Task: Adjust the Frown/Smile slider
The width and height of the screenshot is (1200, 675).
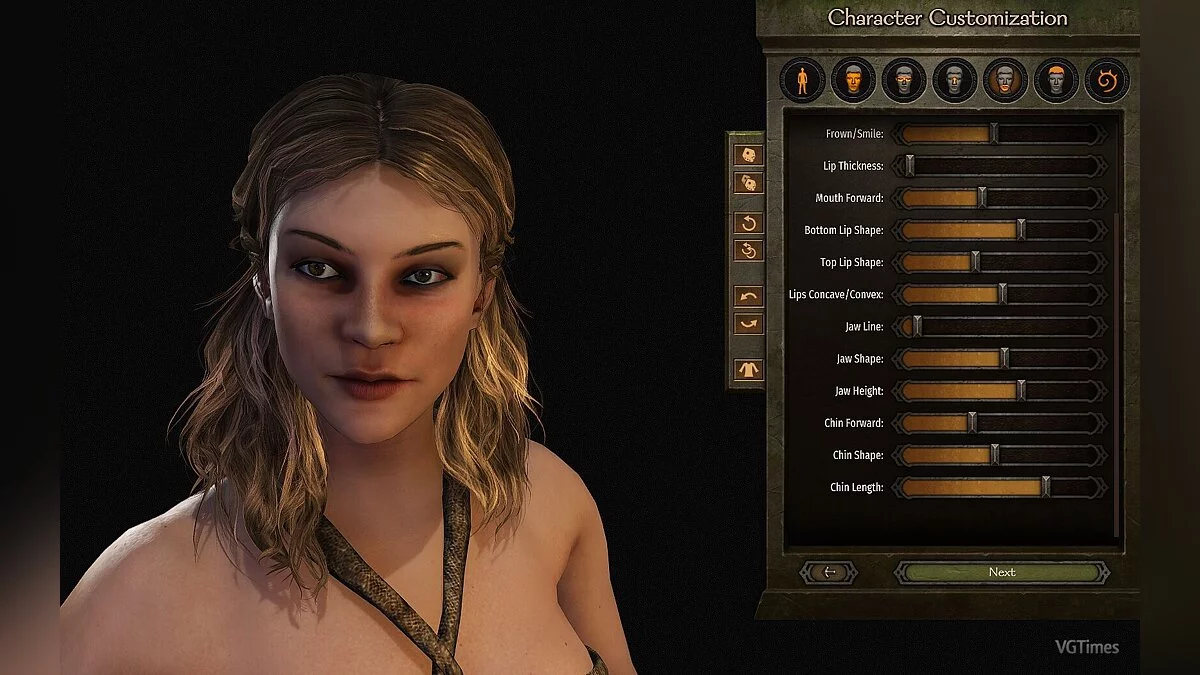Action: (x=993, y=134)
